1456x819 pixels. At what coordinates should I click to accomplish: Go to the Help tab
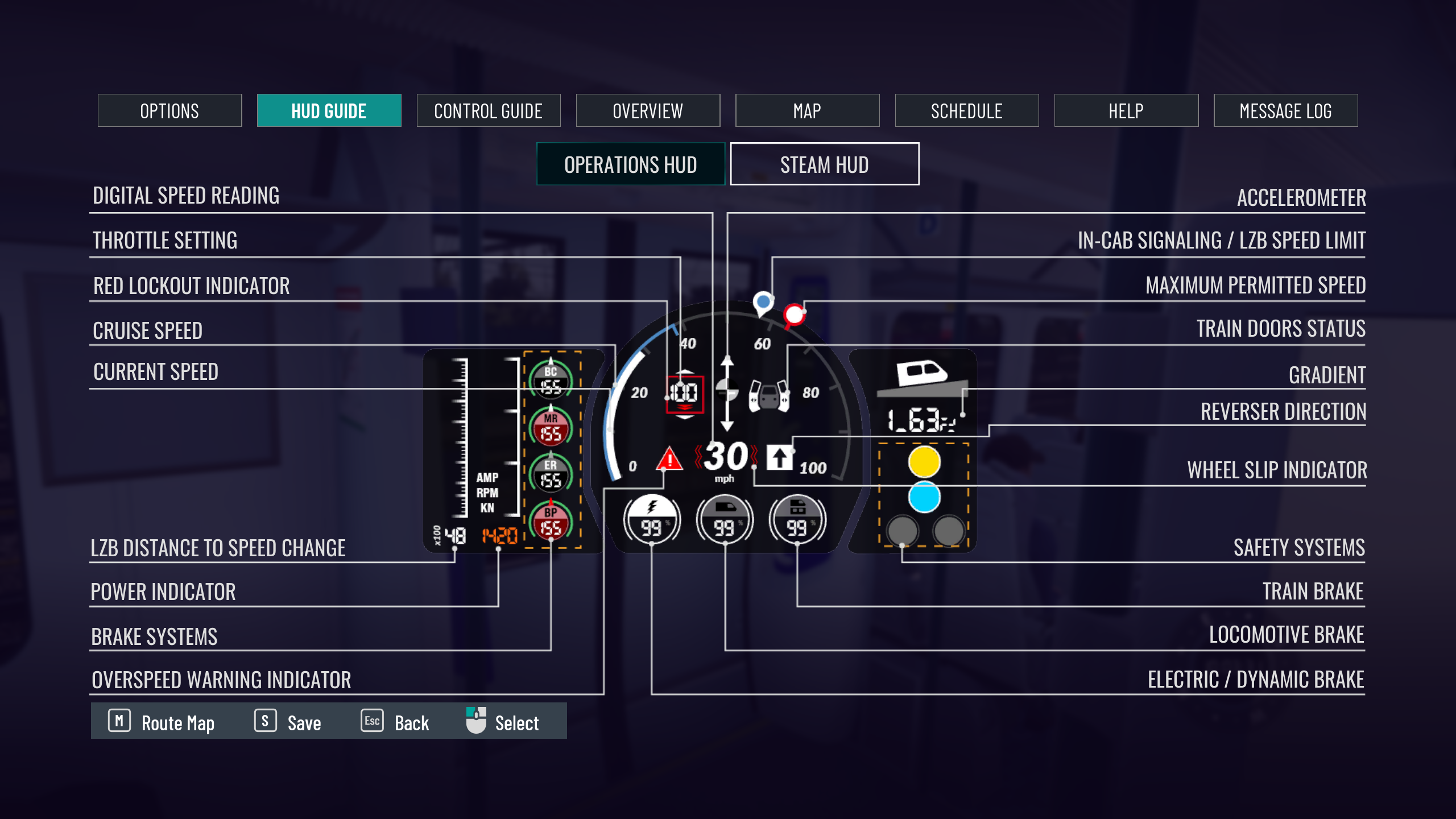(1126, 111)
